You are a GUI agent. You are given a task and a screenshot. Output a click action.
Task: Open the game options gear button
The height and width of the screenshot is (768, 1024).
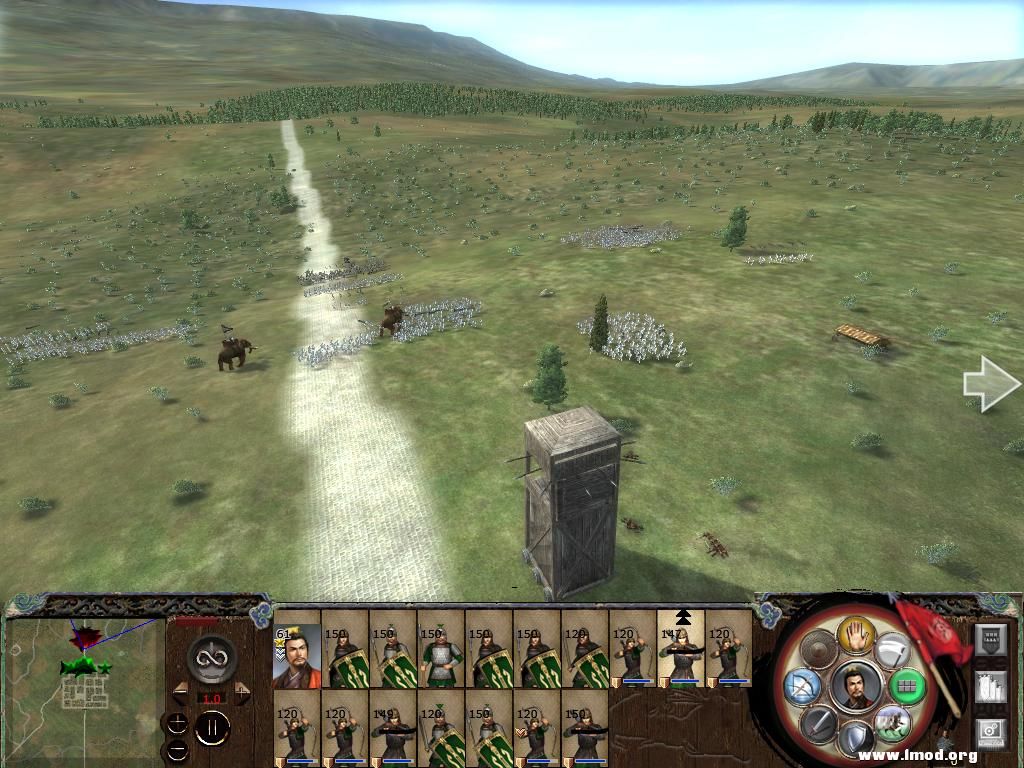tap(990, 733)
